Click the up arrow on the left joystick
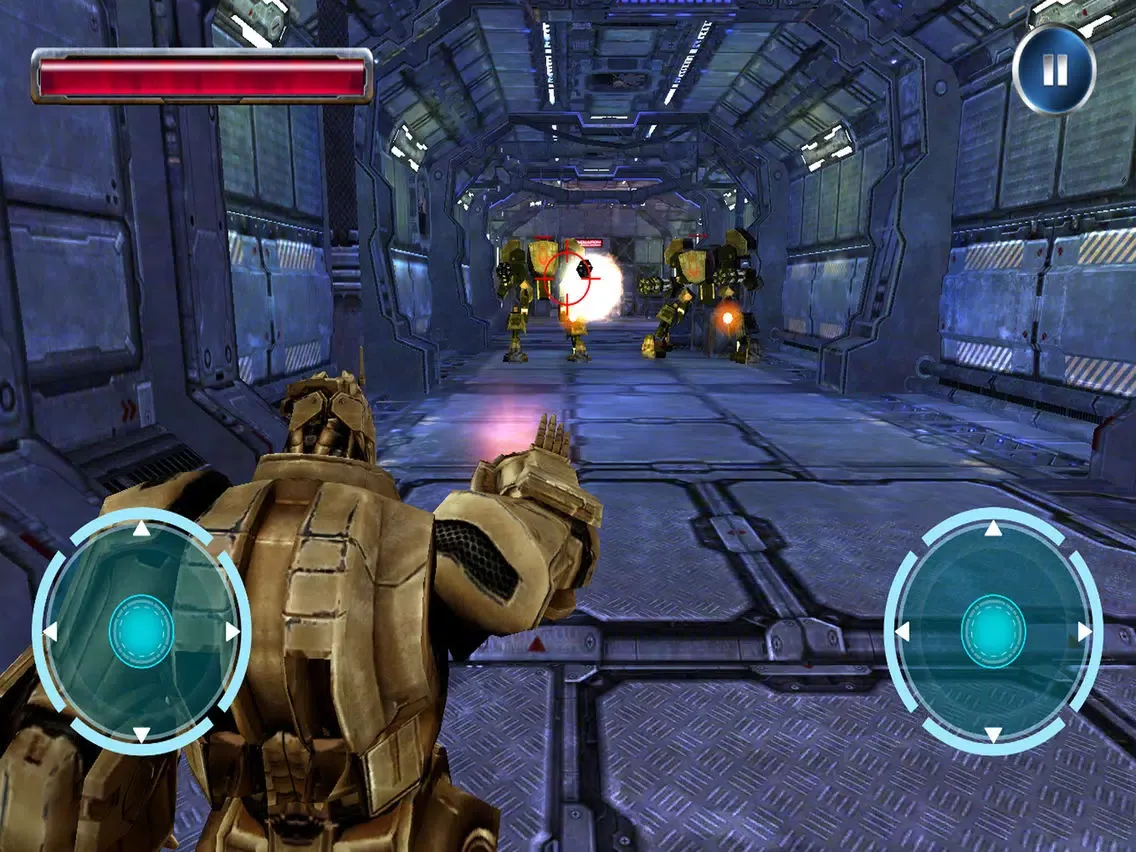Screen dimensions: 1136x852 pos(141,529)
